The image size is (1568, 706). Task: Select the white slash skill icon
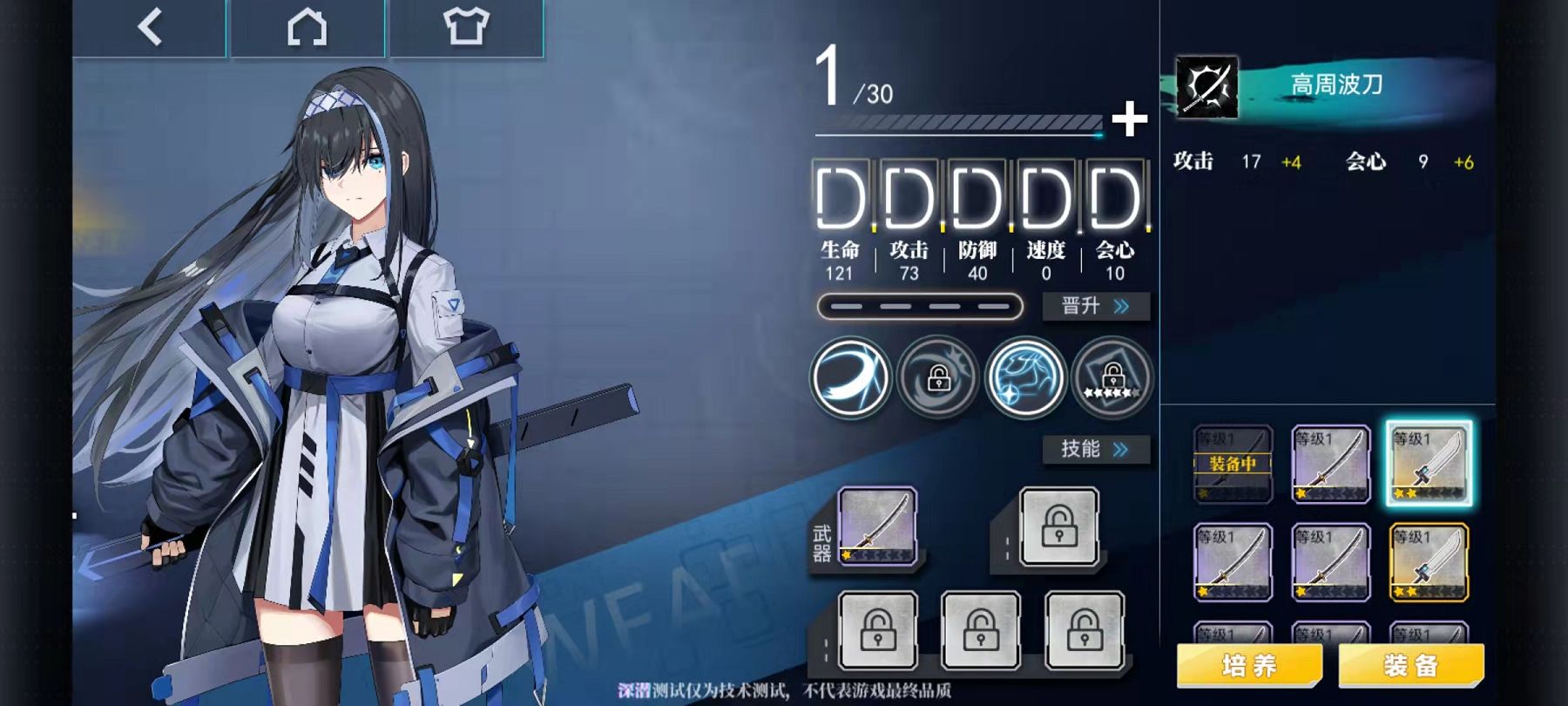click(x=850, y=378)
